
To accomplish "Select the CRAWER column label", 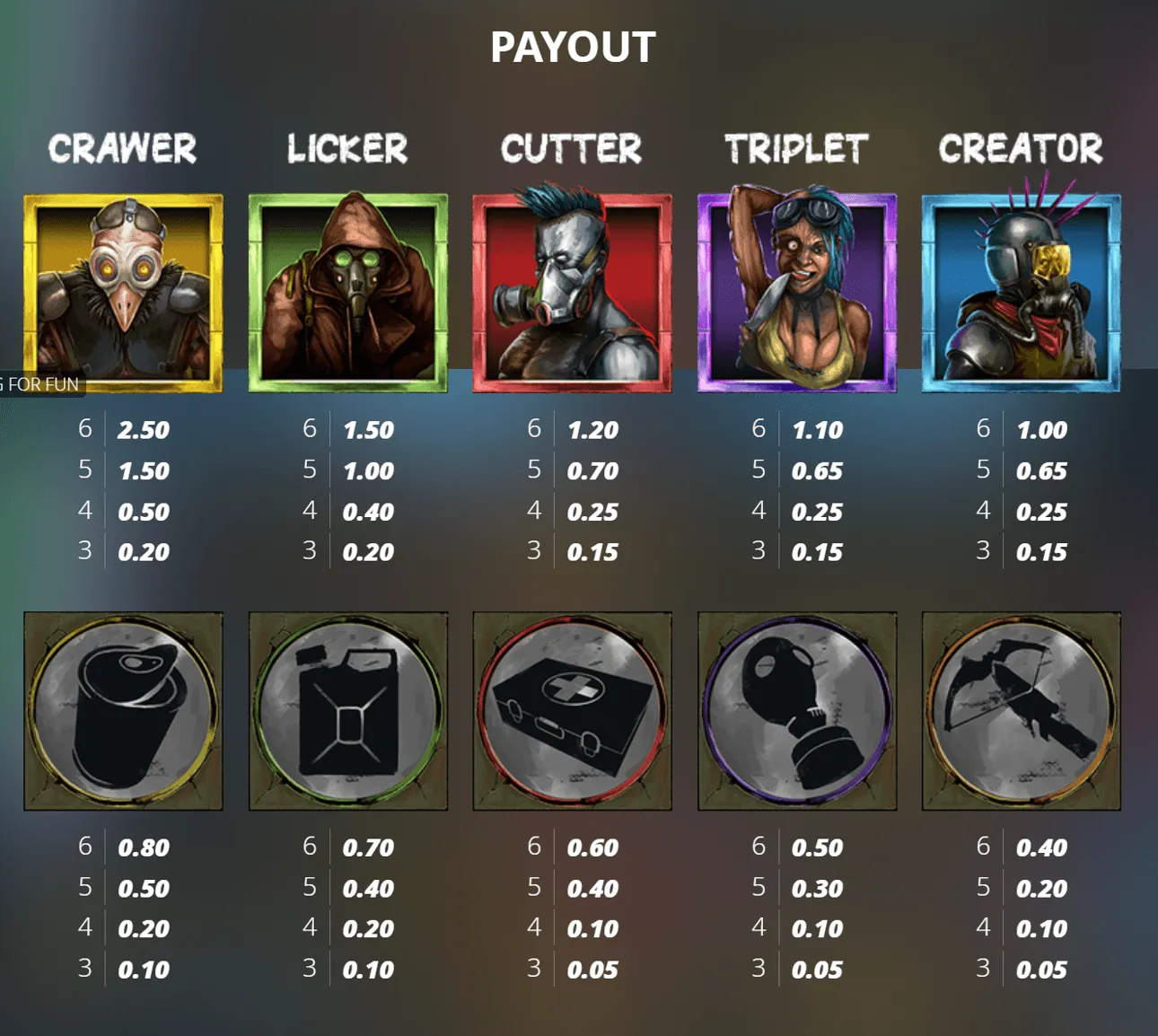I will 124,149.
